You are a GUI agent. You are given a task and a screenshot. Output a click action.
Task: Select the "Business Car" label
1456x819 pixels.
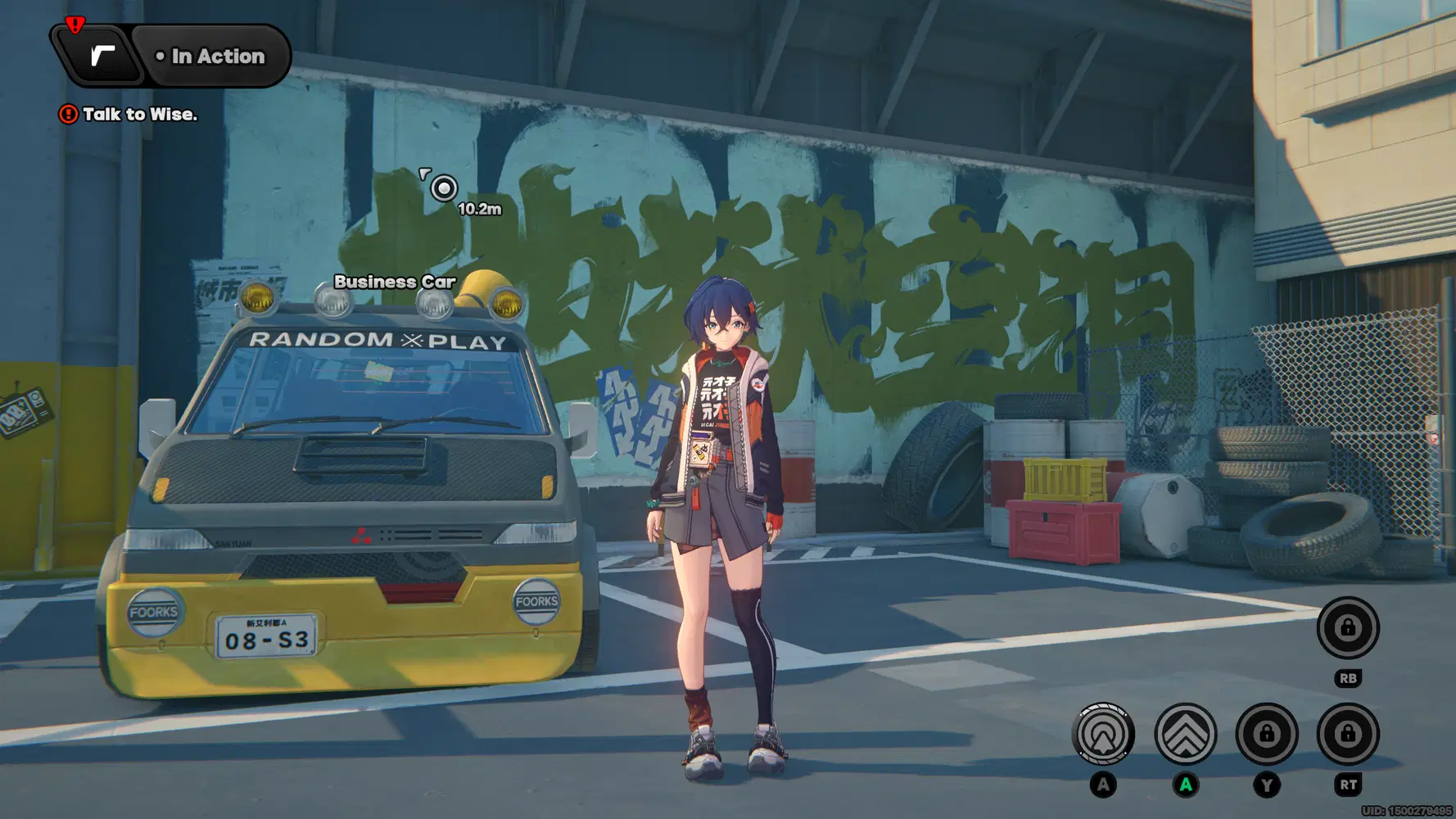(x=395, y=282)
